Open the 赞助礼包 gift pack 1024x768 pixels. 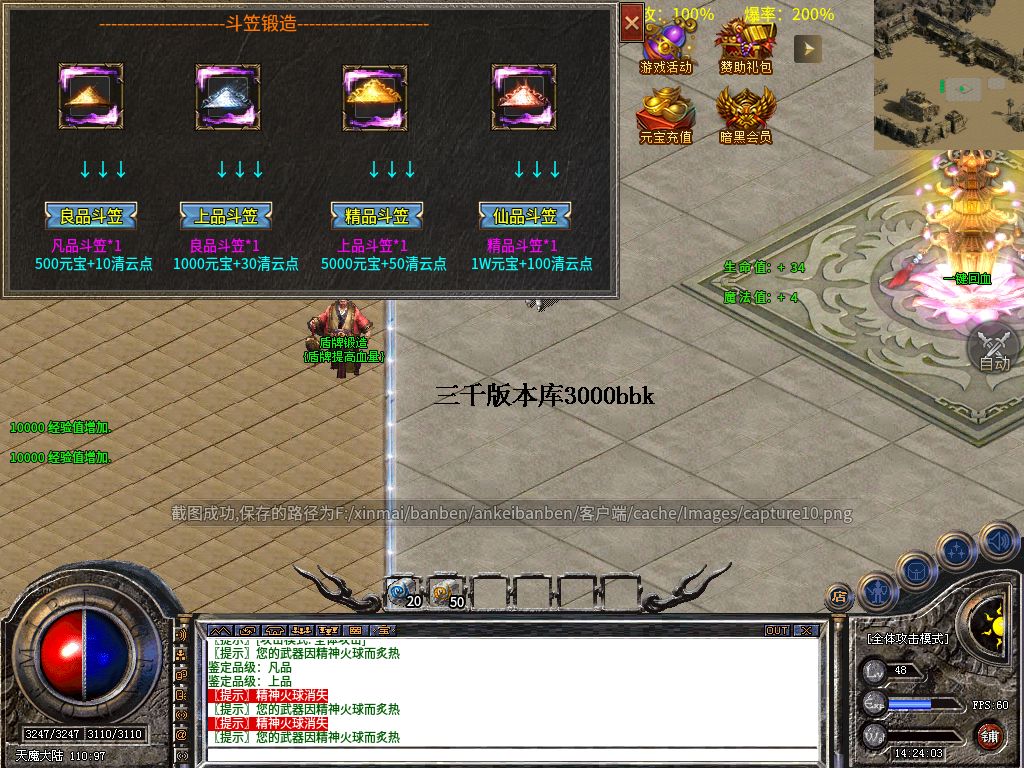pos(746,45)
